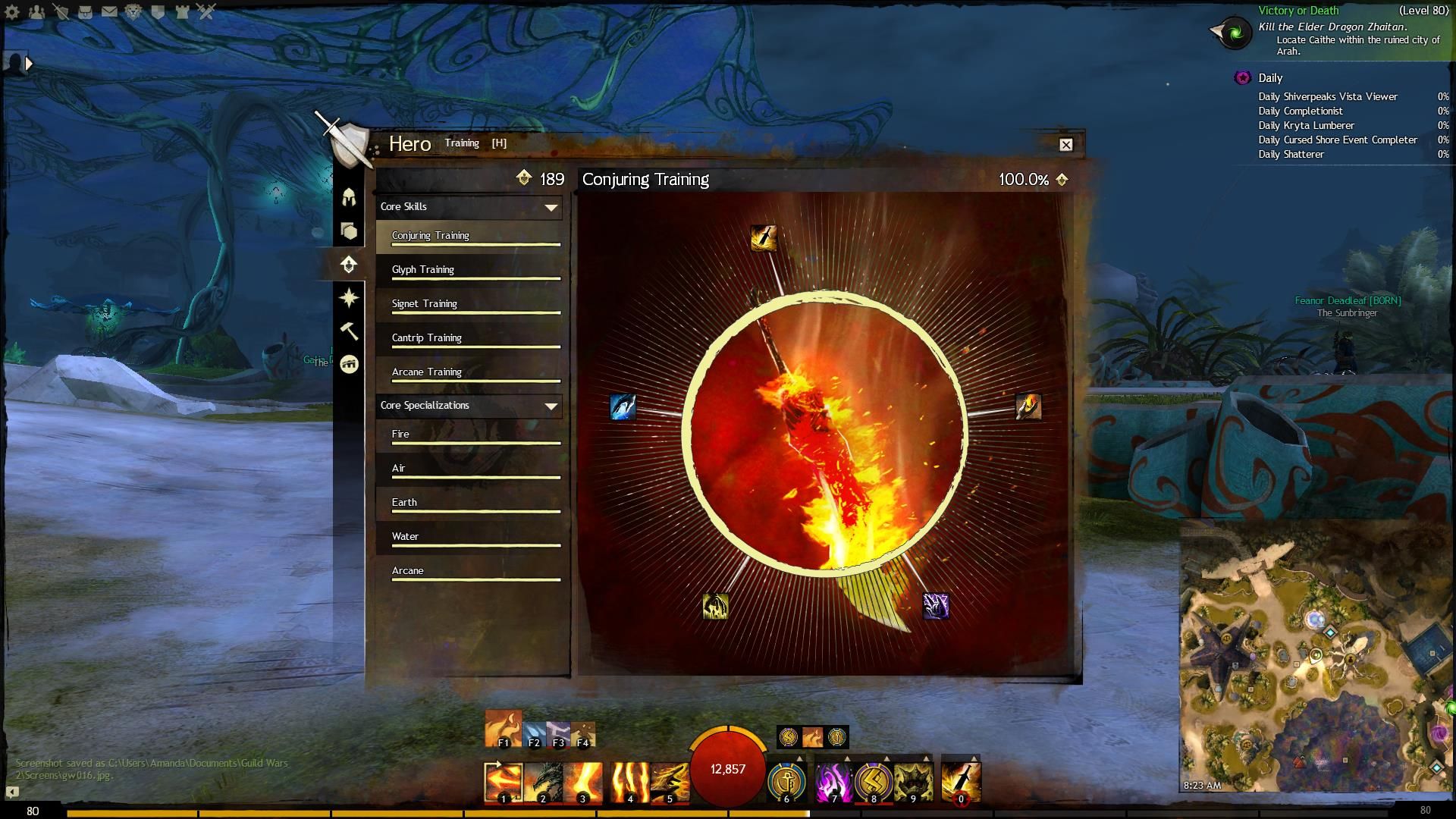Open the game options gear menu

click(13, 11)
